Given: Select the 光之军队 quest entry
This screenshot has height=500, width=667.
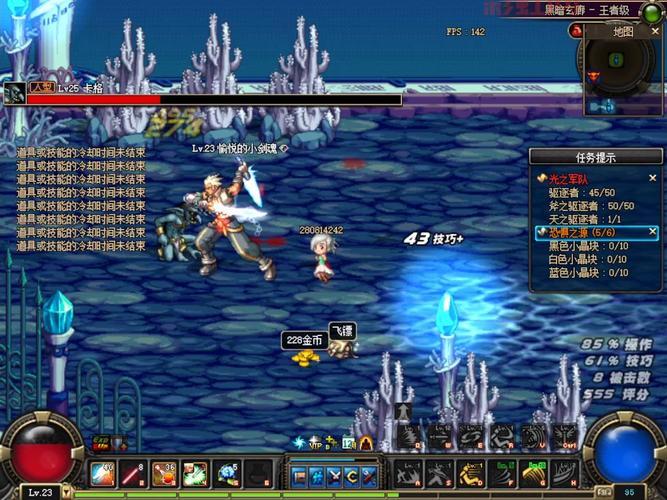Looking at the screenshot, I should [x=567, y=178].
